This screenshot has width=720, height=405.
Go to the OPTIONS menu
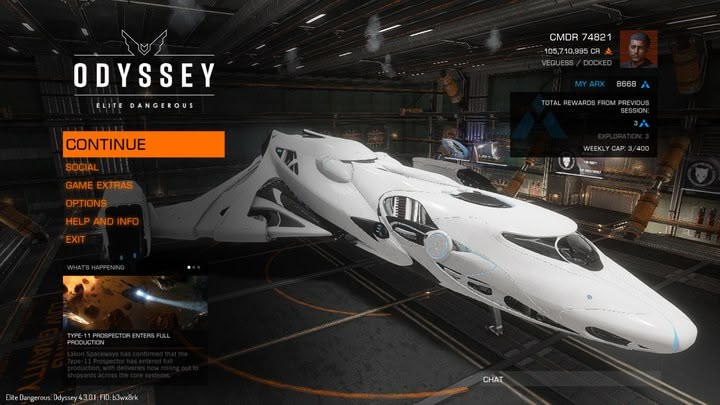tap(86, 203)
